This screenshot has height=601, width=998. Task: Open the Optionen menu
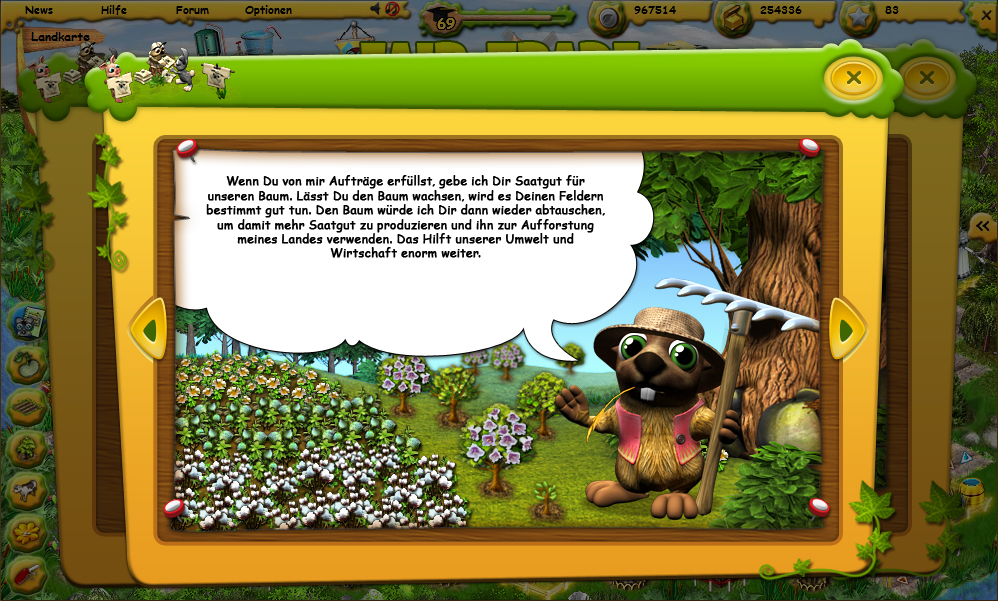[268, 10]
